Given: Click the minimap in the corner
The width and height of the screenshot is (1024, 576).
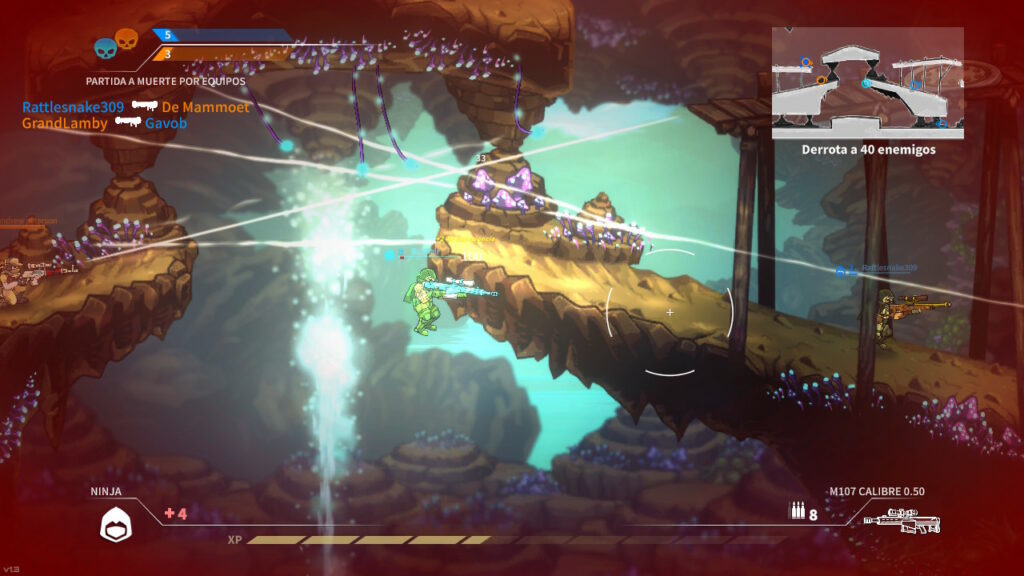Looking at the screenshot, I should coord(867,82).
